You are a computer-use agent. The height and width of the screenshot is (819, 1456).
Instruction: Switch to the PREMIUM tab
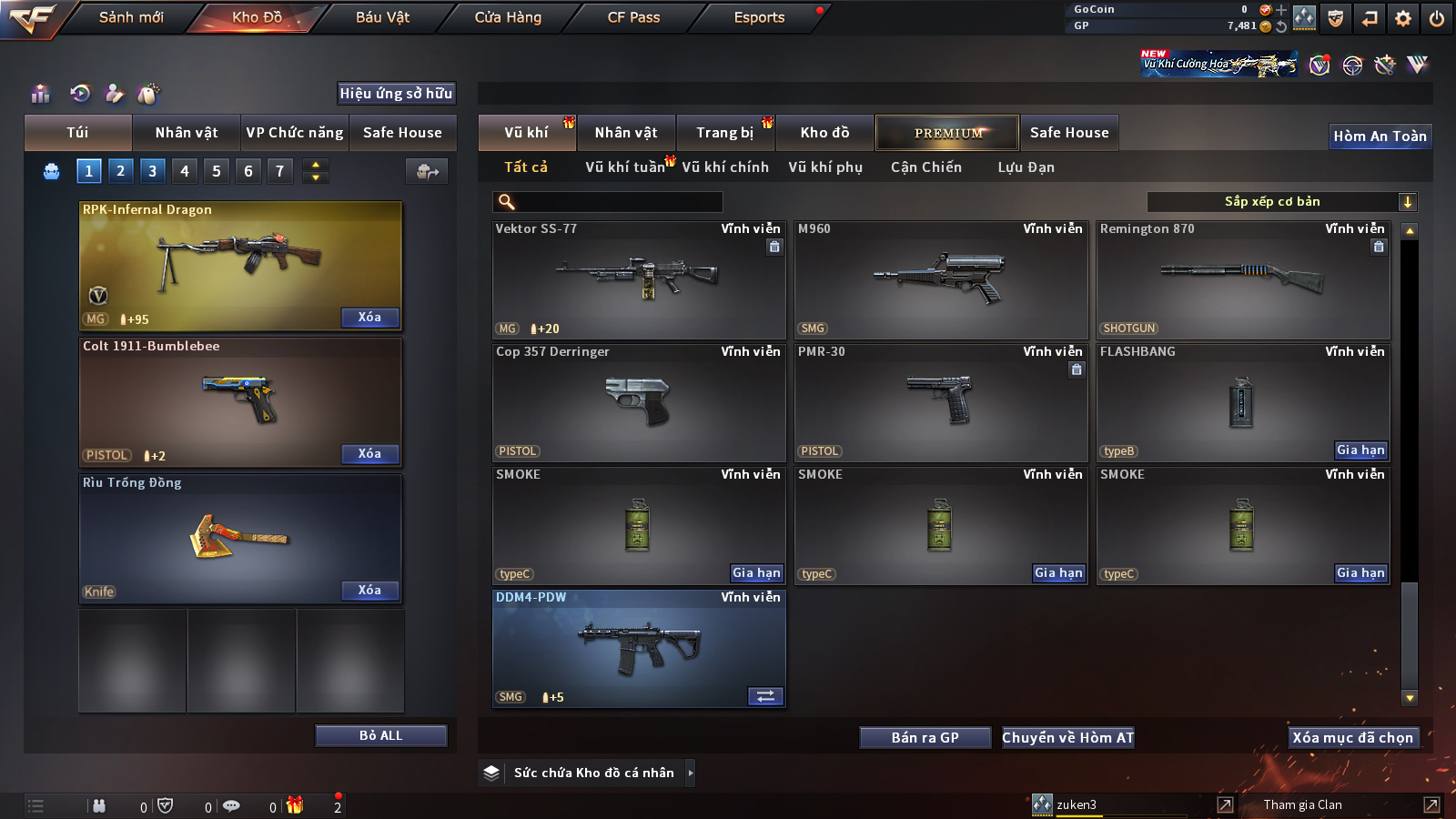click(x=947, y=133)
